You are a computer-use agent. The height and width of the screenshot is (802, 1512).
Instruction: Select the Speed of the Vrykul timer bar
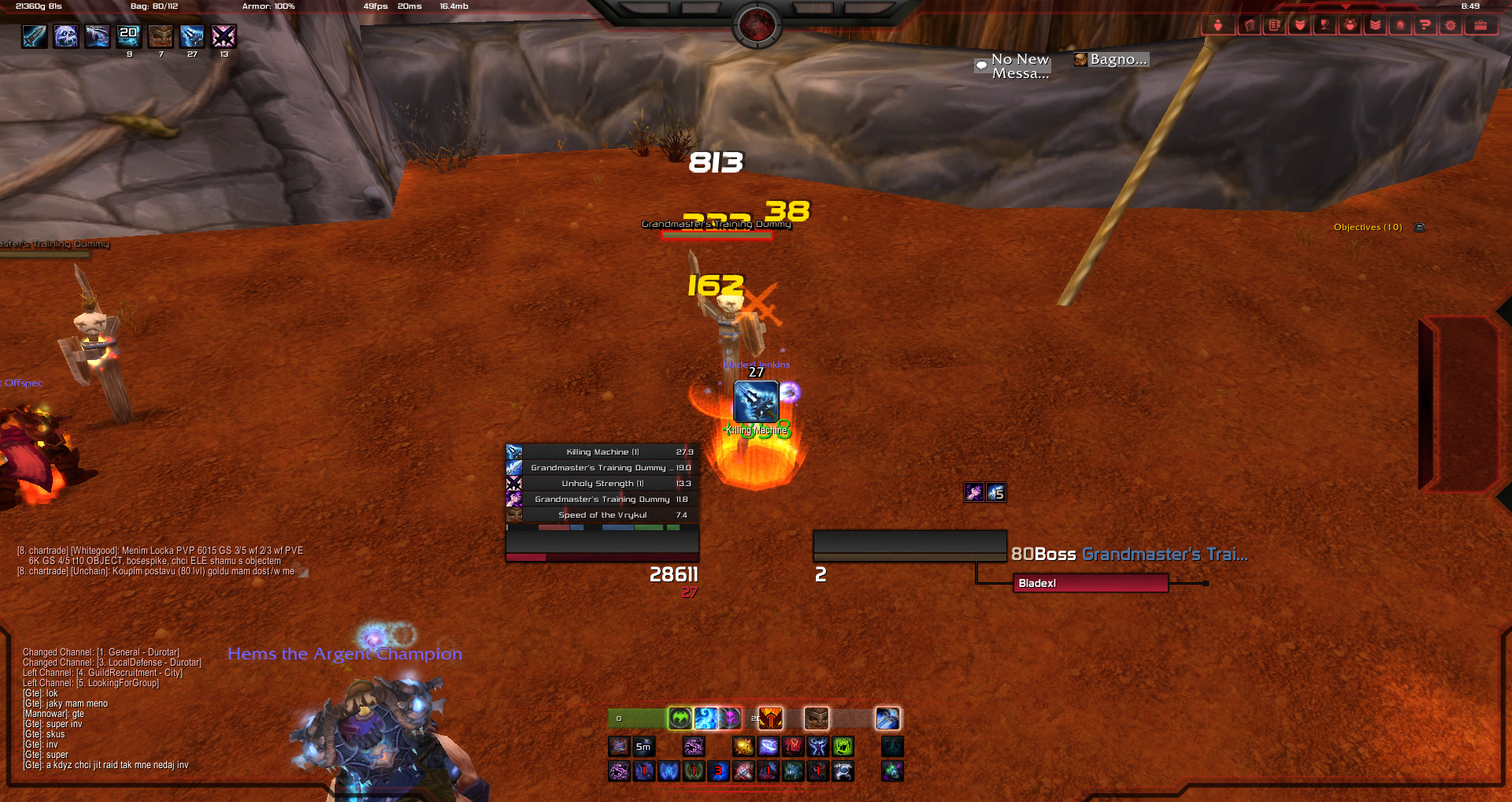(602, 515)
